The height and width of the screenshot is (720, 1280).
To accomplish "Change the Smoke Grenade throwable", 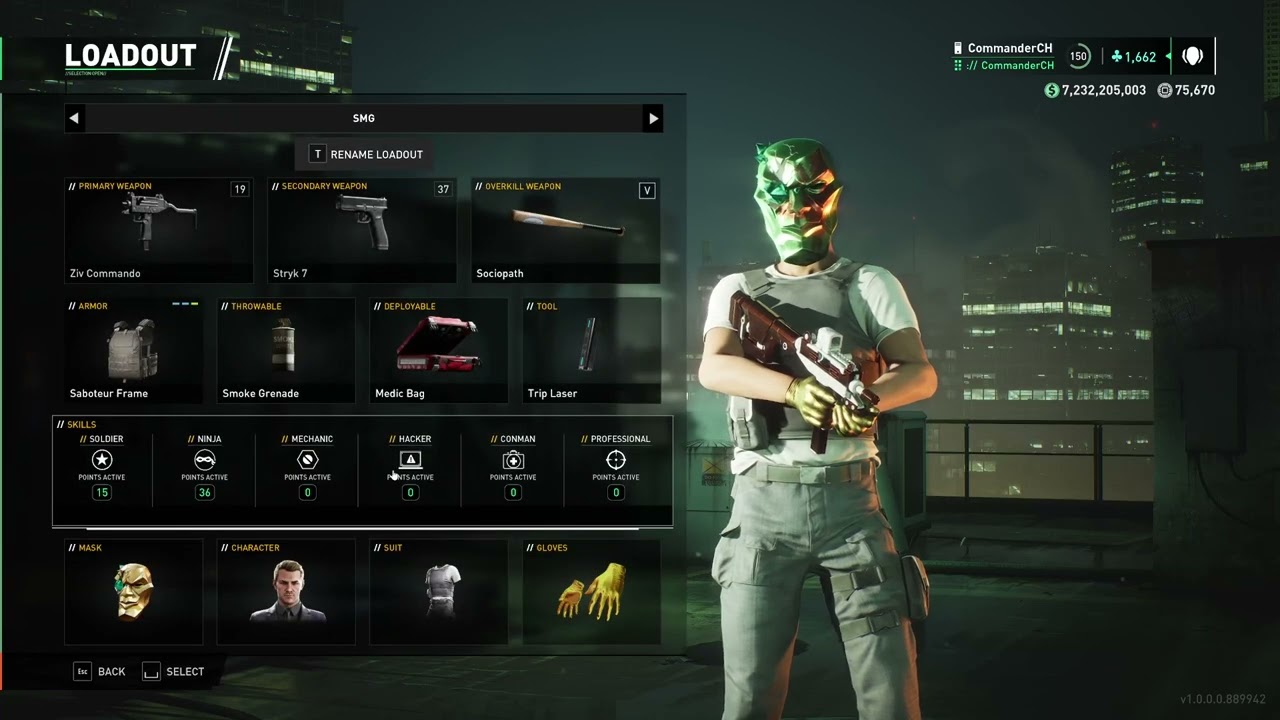I will click(286, 350).
